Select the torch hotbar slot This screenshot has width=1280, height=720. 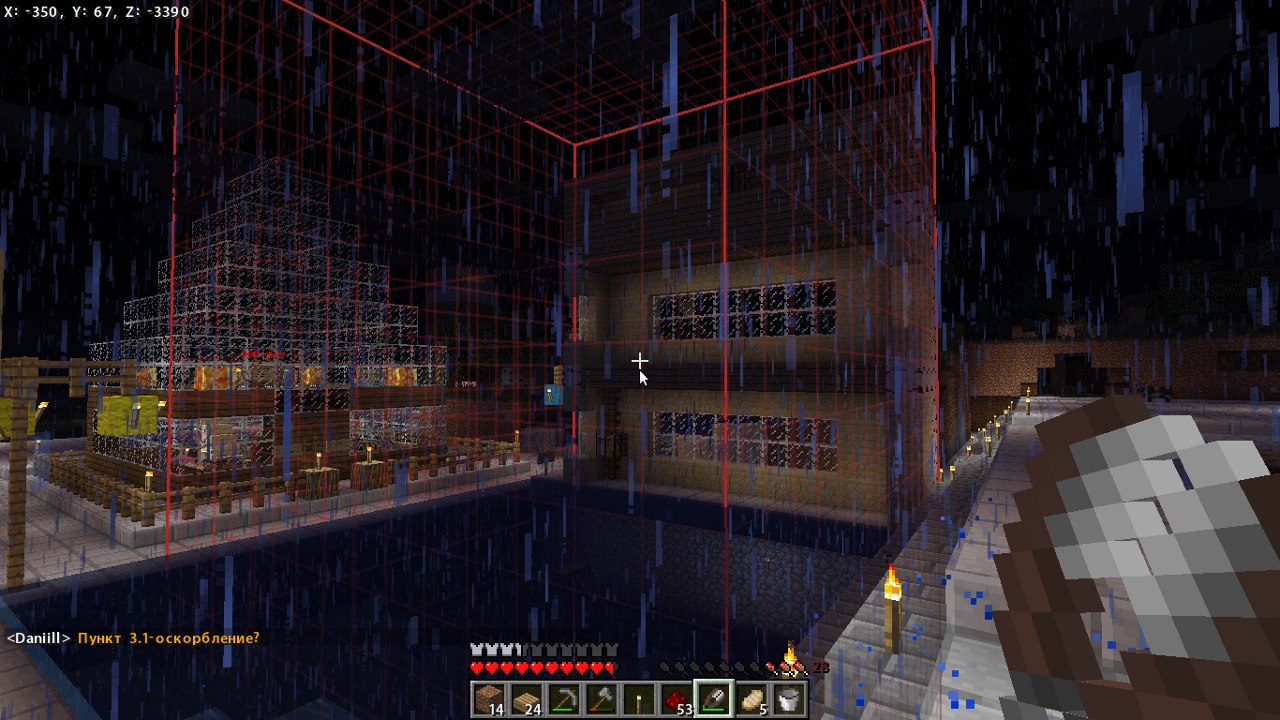pyautogui.click(x=640, y=699)
